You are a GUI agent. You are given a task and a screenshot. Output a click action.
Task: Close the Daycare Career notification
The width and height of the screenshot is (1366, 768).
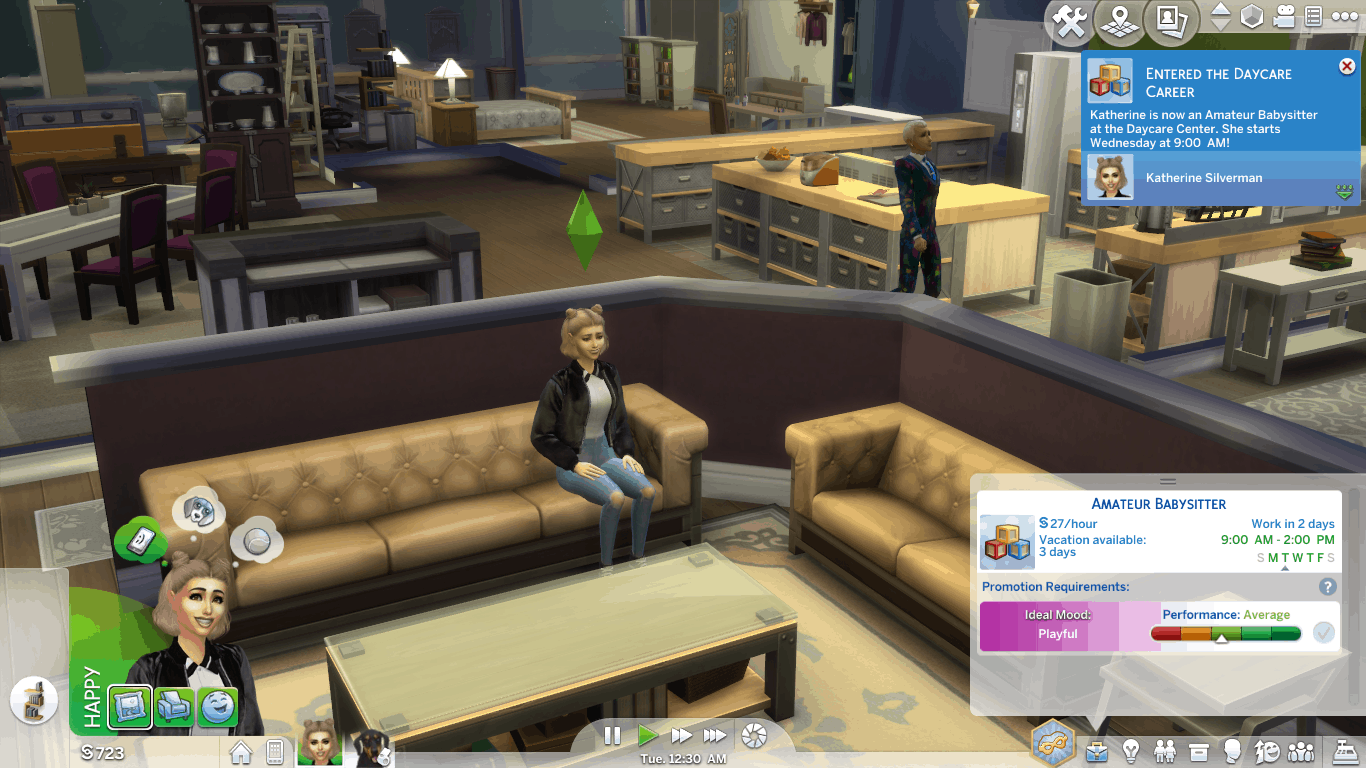tap(1346, 67)
